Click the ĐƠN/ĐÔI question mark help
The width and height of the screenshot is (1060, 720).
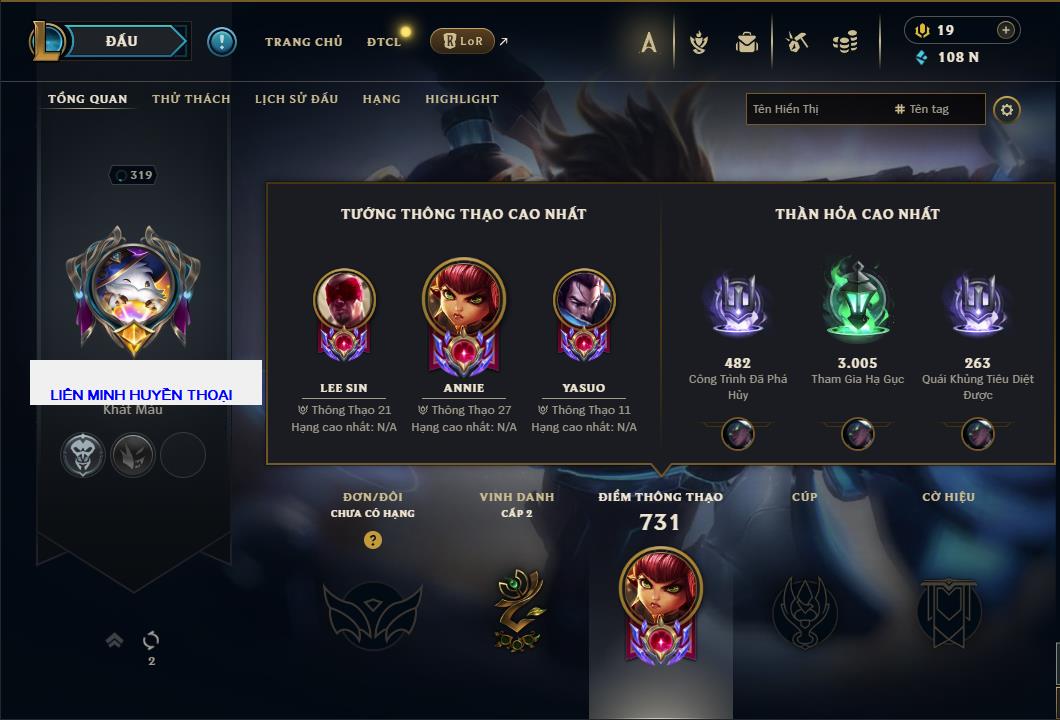pos(373,540)
